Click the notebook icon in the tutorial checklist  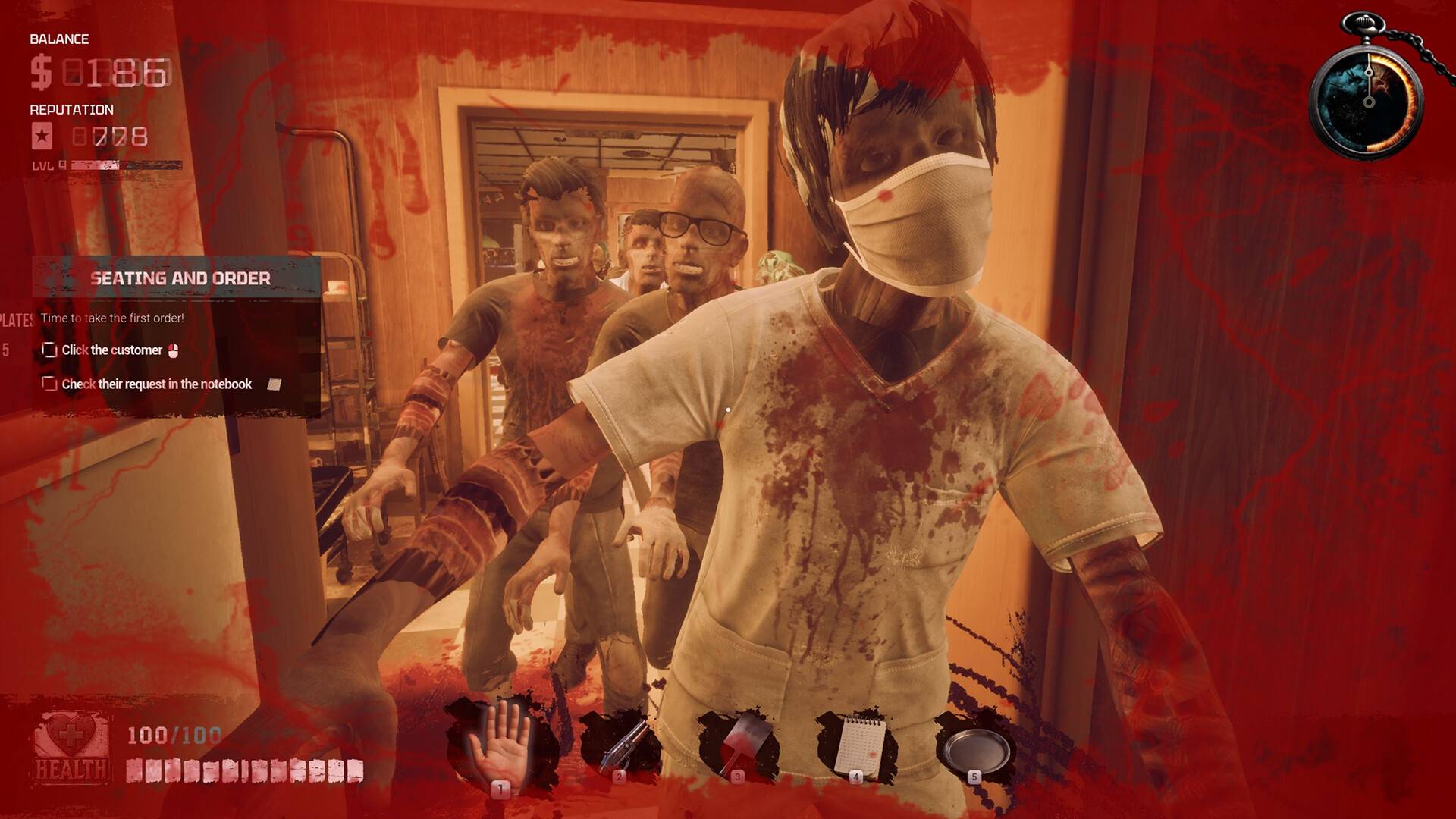coord(274,384)
